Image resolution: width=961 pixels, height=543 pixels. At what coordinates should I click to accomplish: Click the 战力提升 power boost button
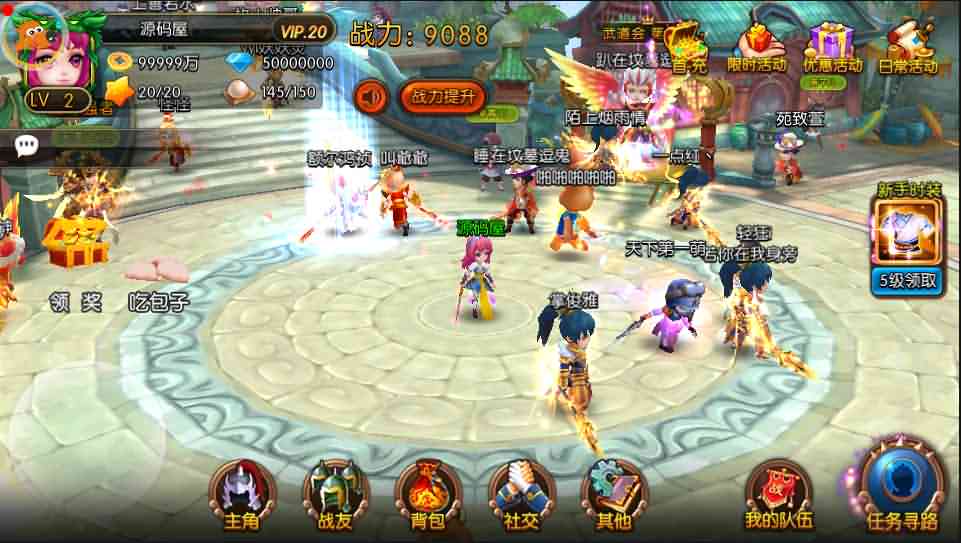coord(444,96)
